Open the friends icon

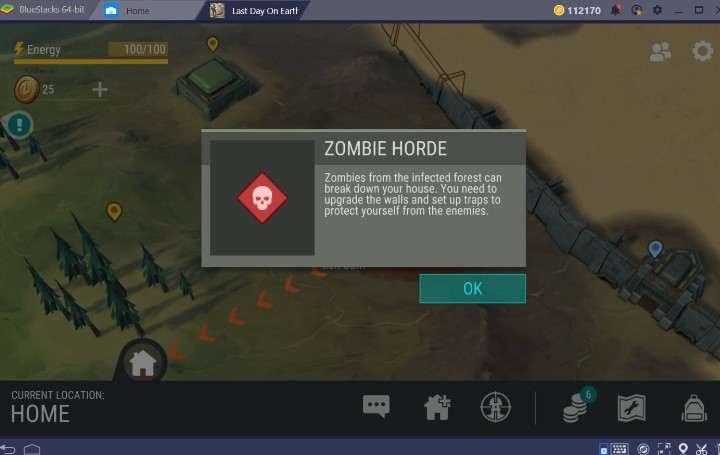[660, 52]
